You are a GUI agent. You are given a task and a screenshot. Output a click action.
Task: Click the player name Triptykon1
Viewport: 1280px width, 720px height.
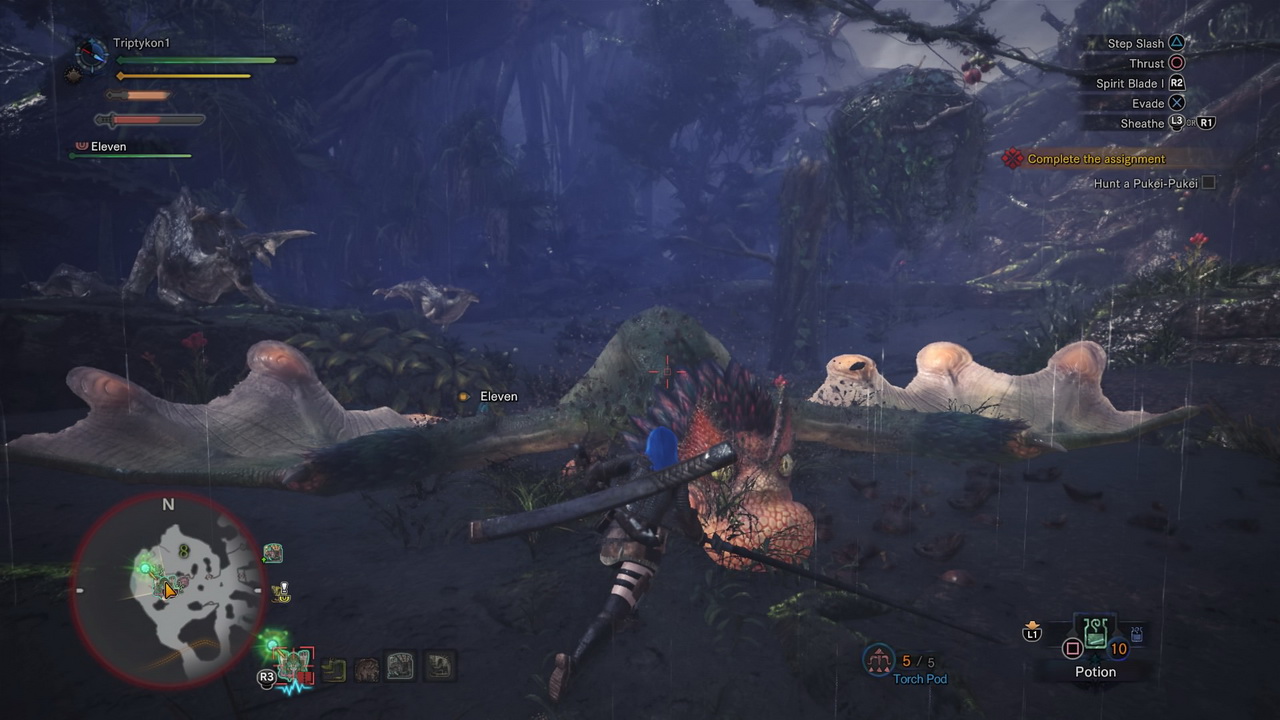141,44
